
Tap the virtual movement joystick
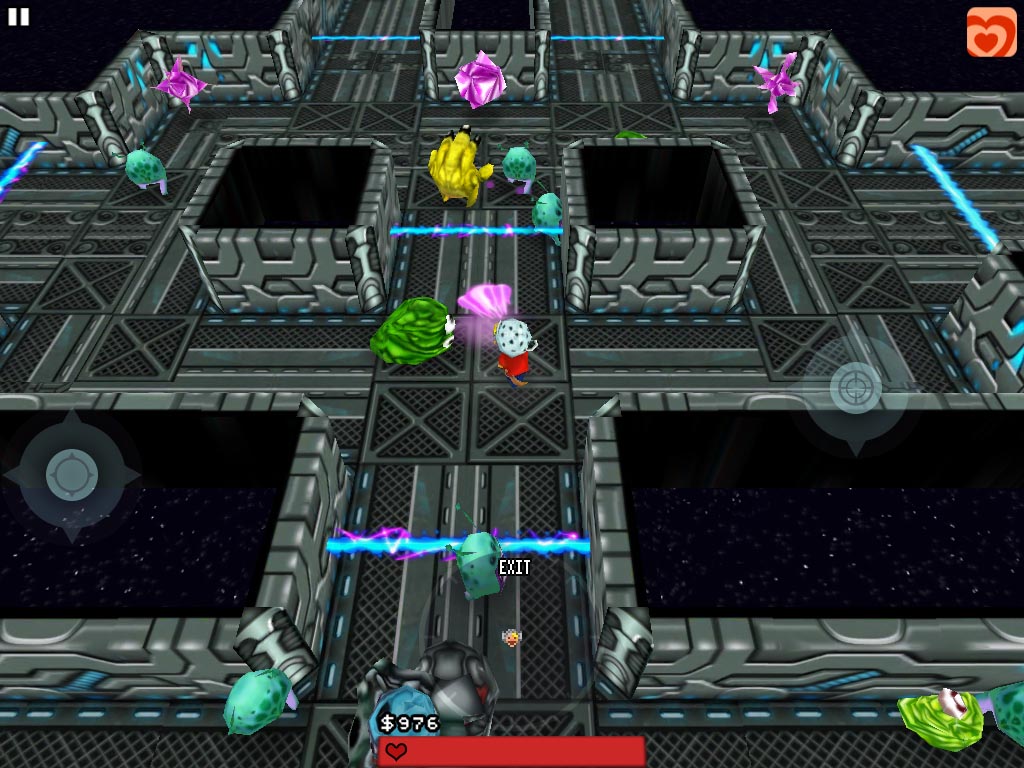click(x=72, y=475)
